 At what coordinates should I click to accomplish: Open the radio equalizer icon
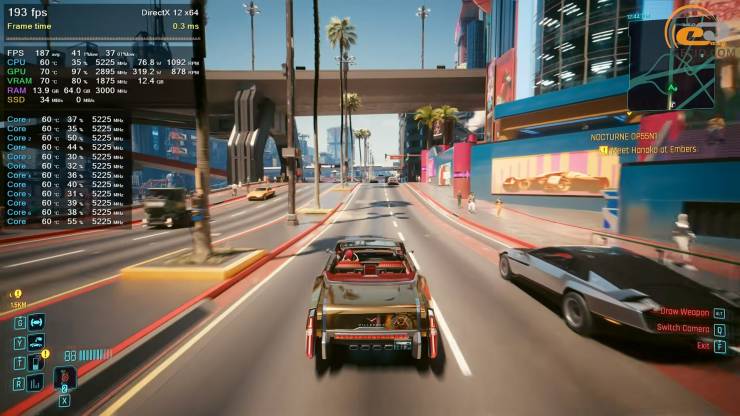(x=36, y=381)
